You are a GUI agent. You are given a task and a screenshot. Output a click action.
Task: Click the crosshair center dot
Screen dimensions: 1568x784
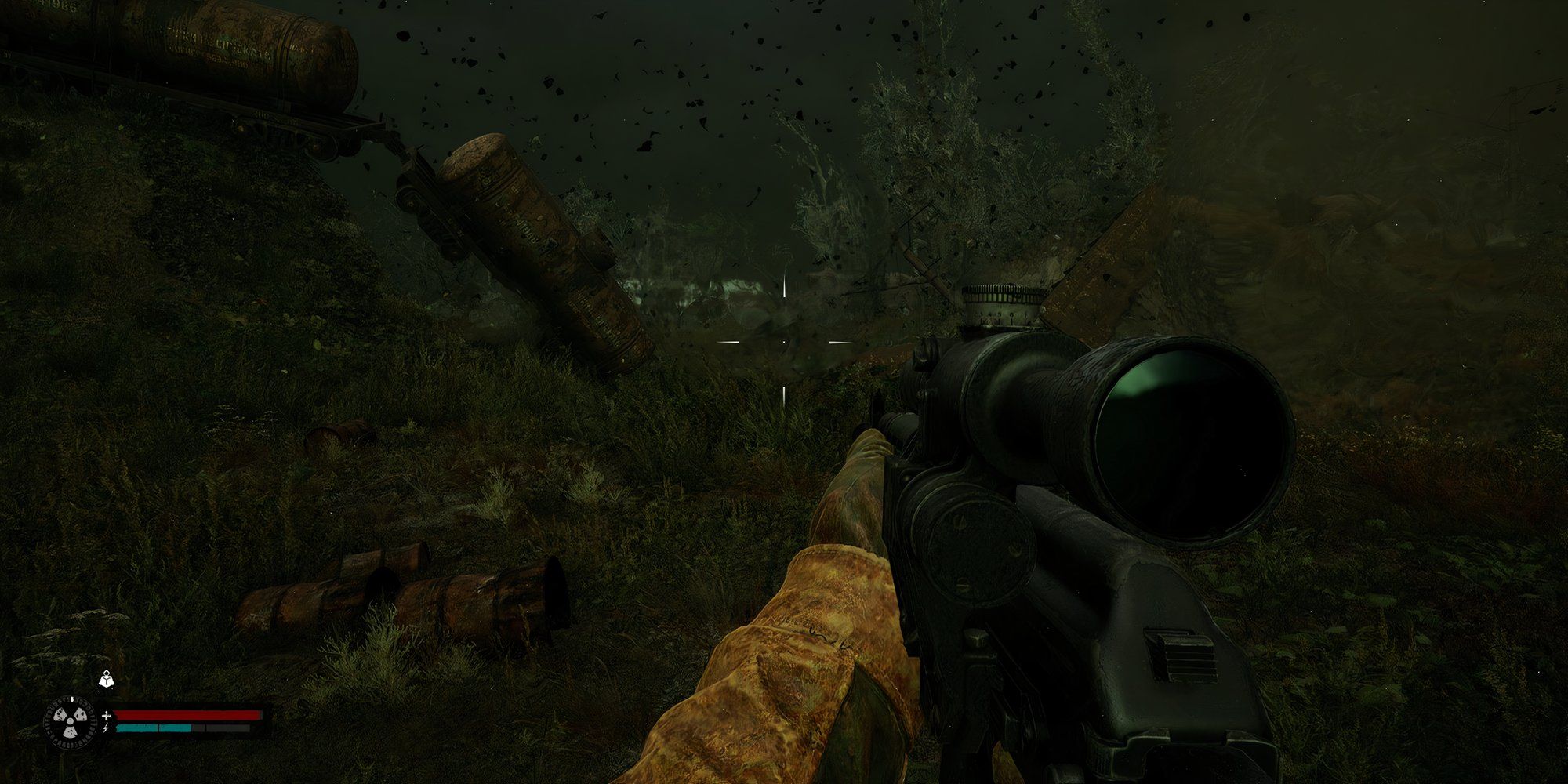click(784, 343)
